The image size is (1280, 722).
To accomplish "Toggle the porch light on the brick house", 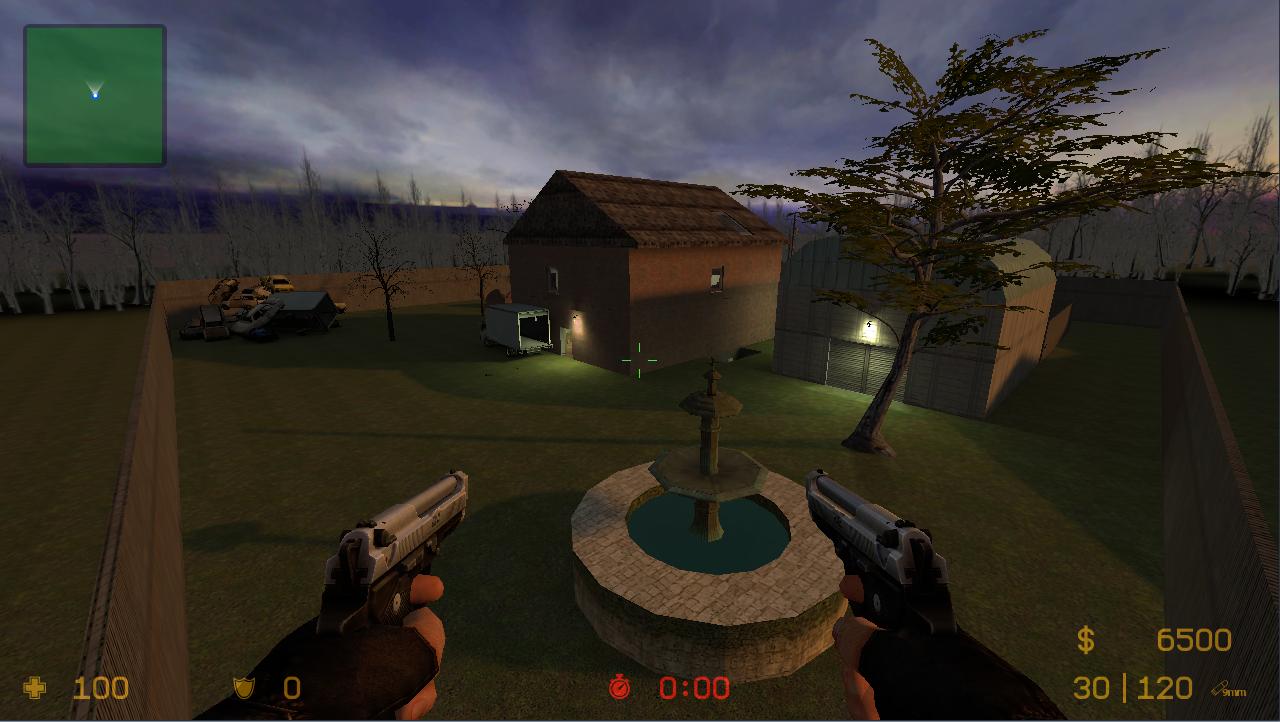I will click(577, 318).
